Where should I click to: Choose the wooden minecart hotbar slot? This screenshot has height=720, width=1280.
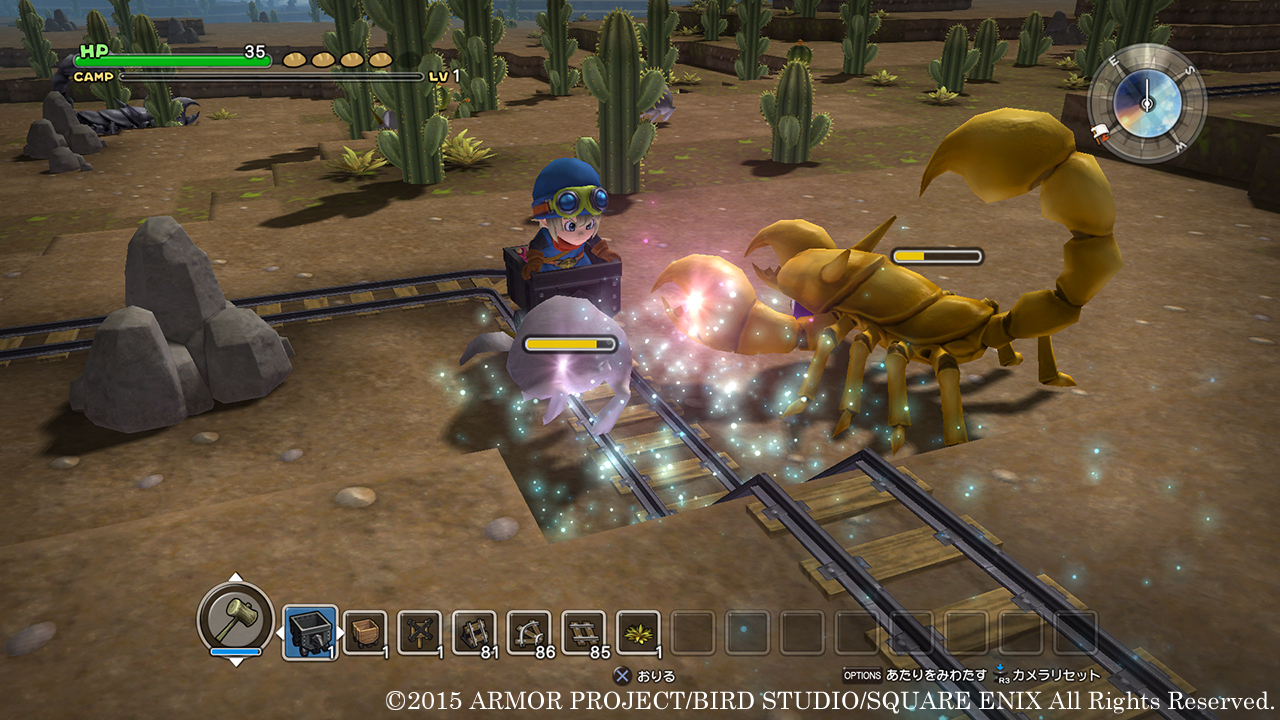(x=365, y=632)
